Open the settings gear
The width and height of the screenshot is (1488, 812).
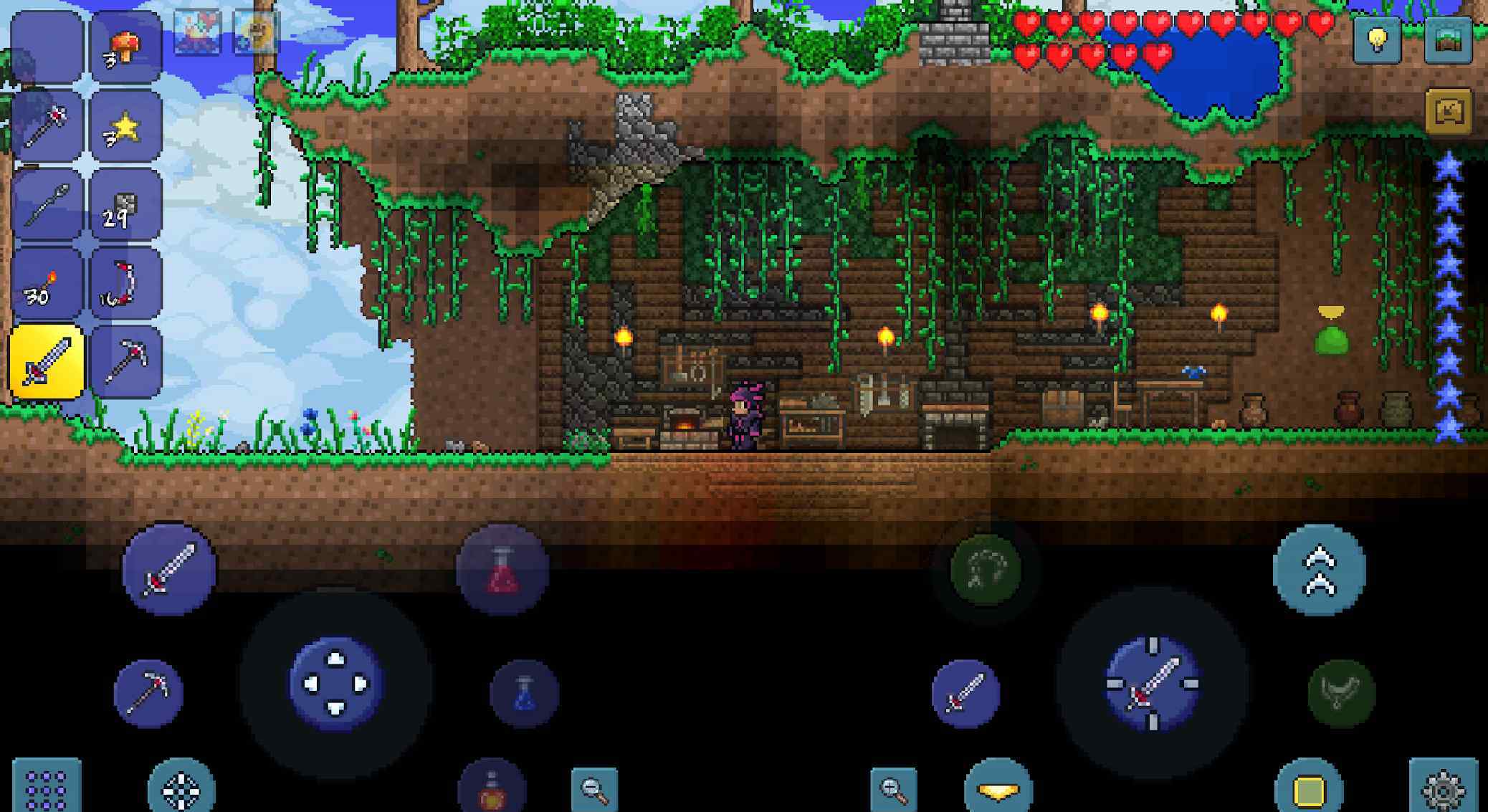(1442, 788)
